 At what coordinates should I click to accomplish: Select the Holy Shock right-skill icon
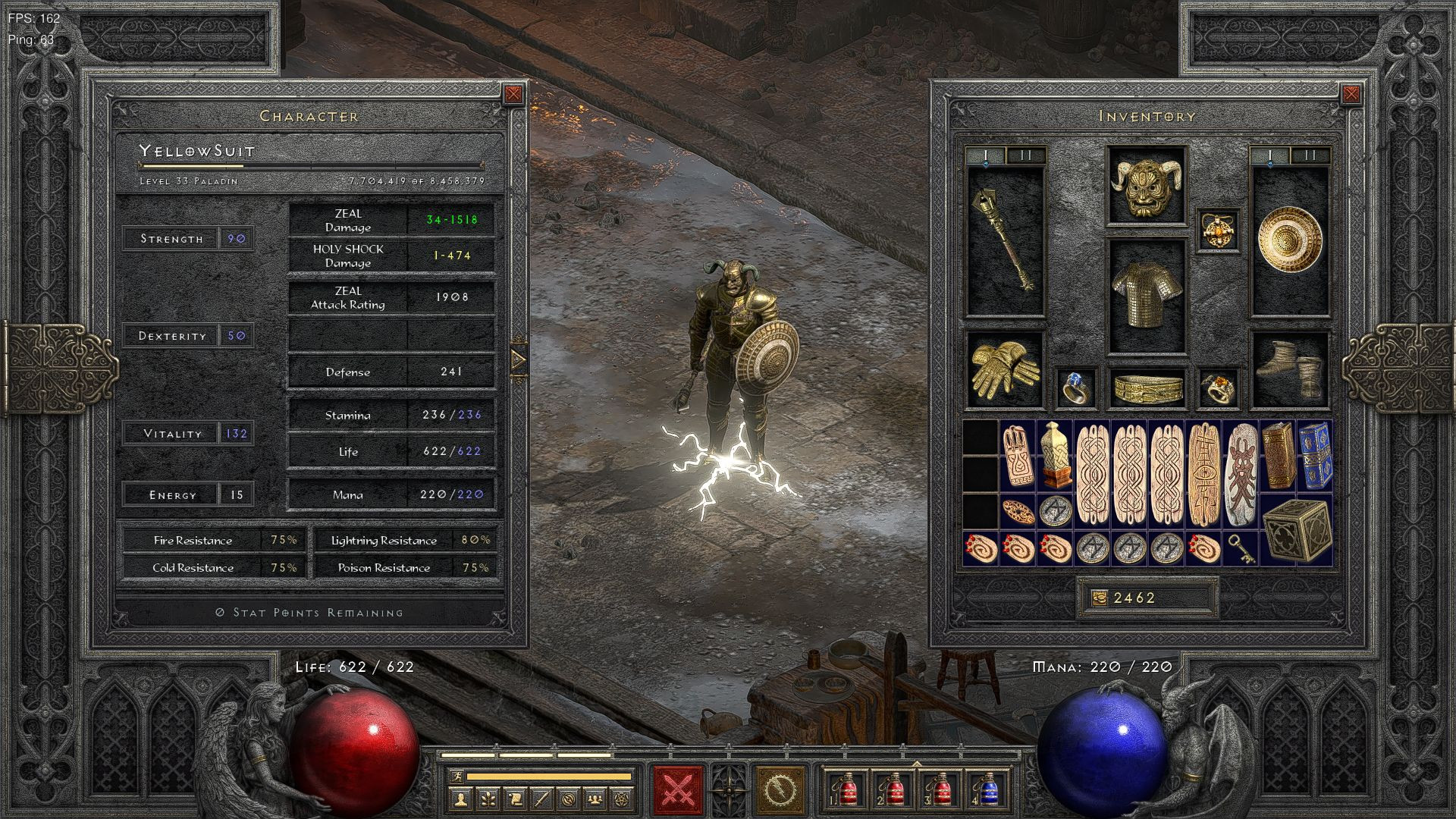780,789
